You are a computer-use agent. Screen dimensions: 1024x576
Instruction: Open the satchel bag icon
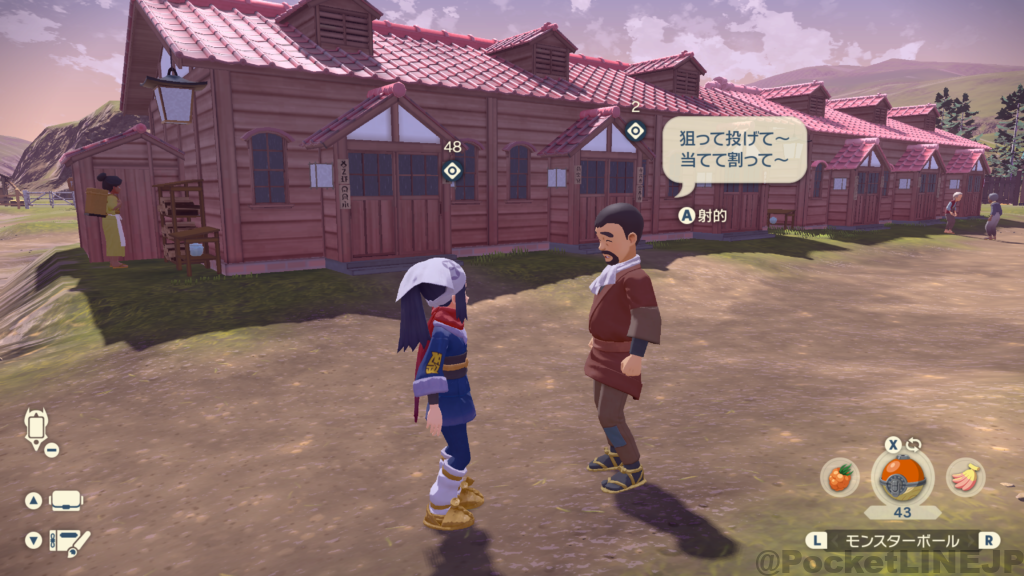click(x=66, y=500)
